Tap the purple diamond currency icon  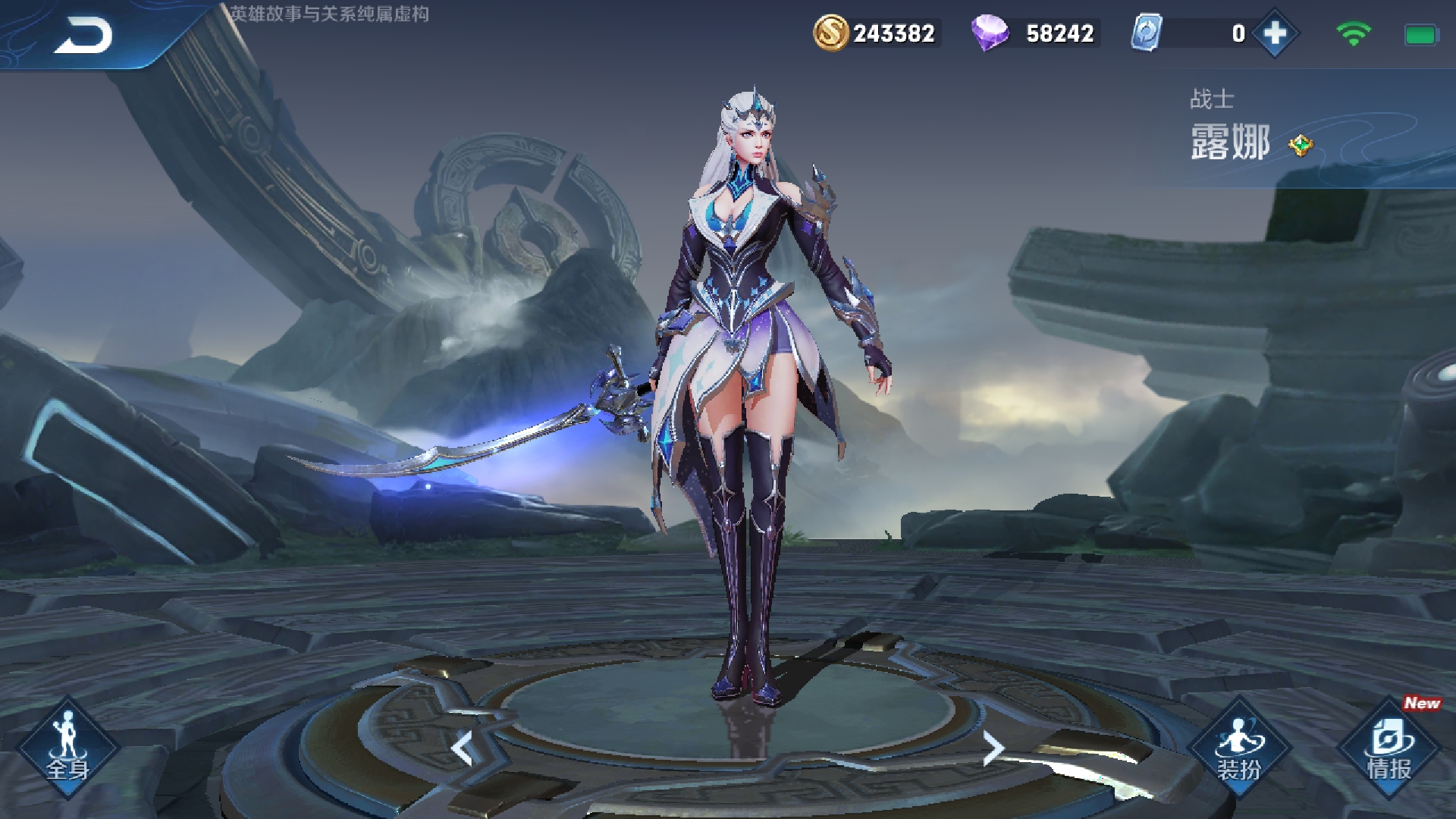(990, 33)
